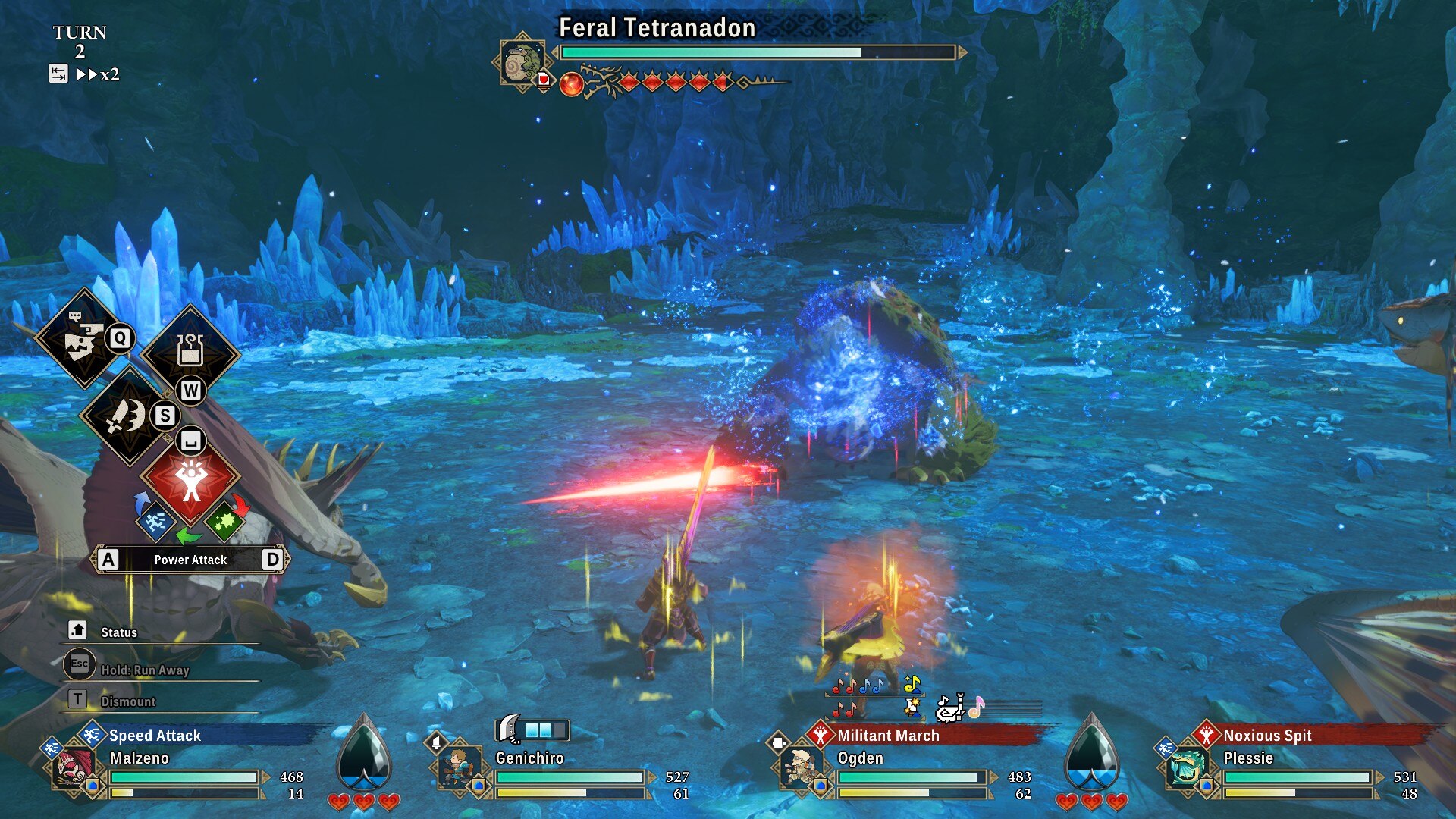Cycle attack type right with D arrow
1456x819 pixels.
[x=272, y=560]
